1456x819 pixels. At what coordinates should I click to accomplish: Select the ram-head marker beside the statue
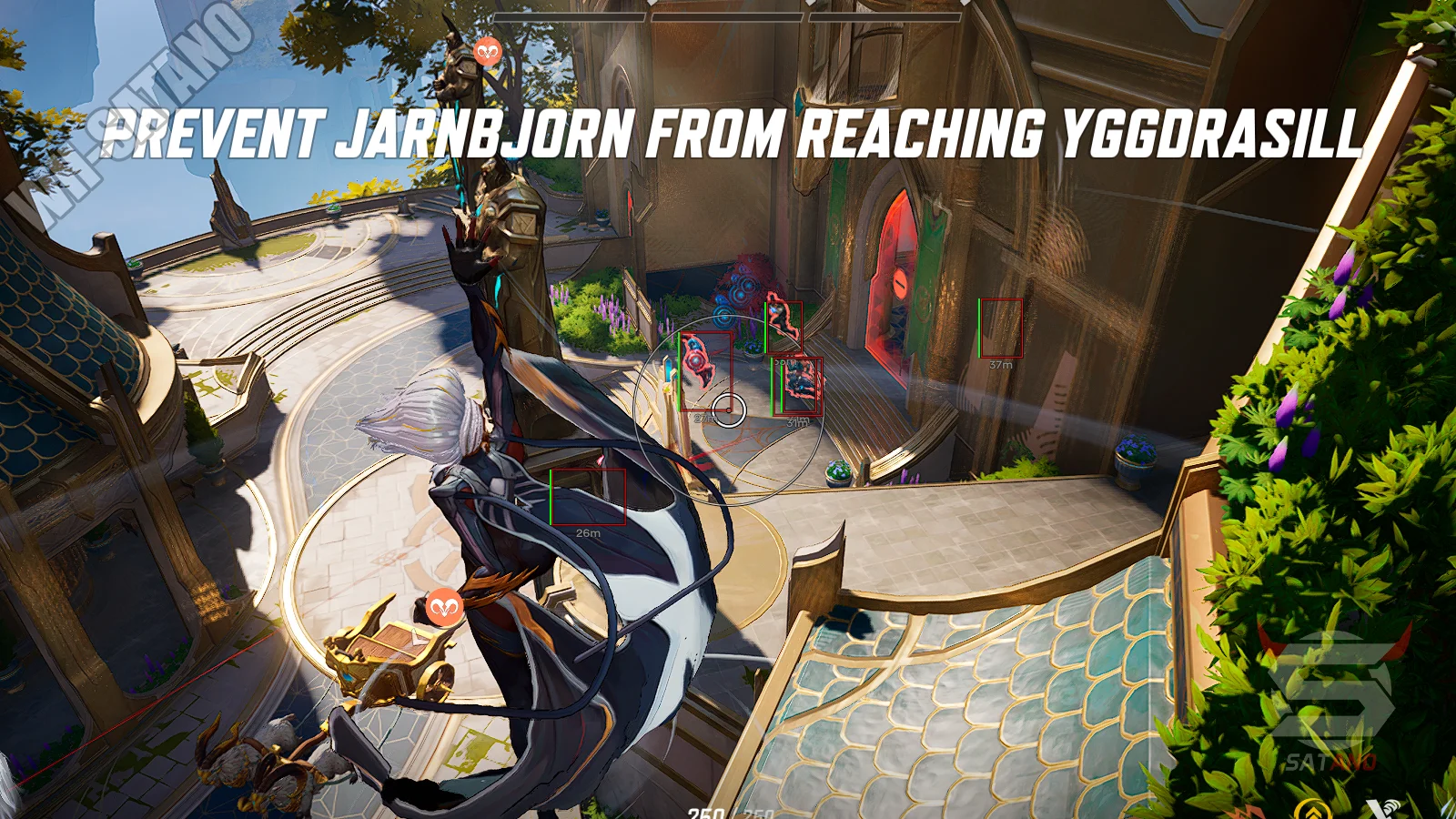click(x=489, y=52)
